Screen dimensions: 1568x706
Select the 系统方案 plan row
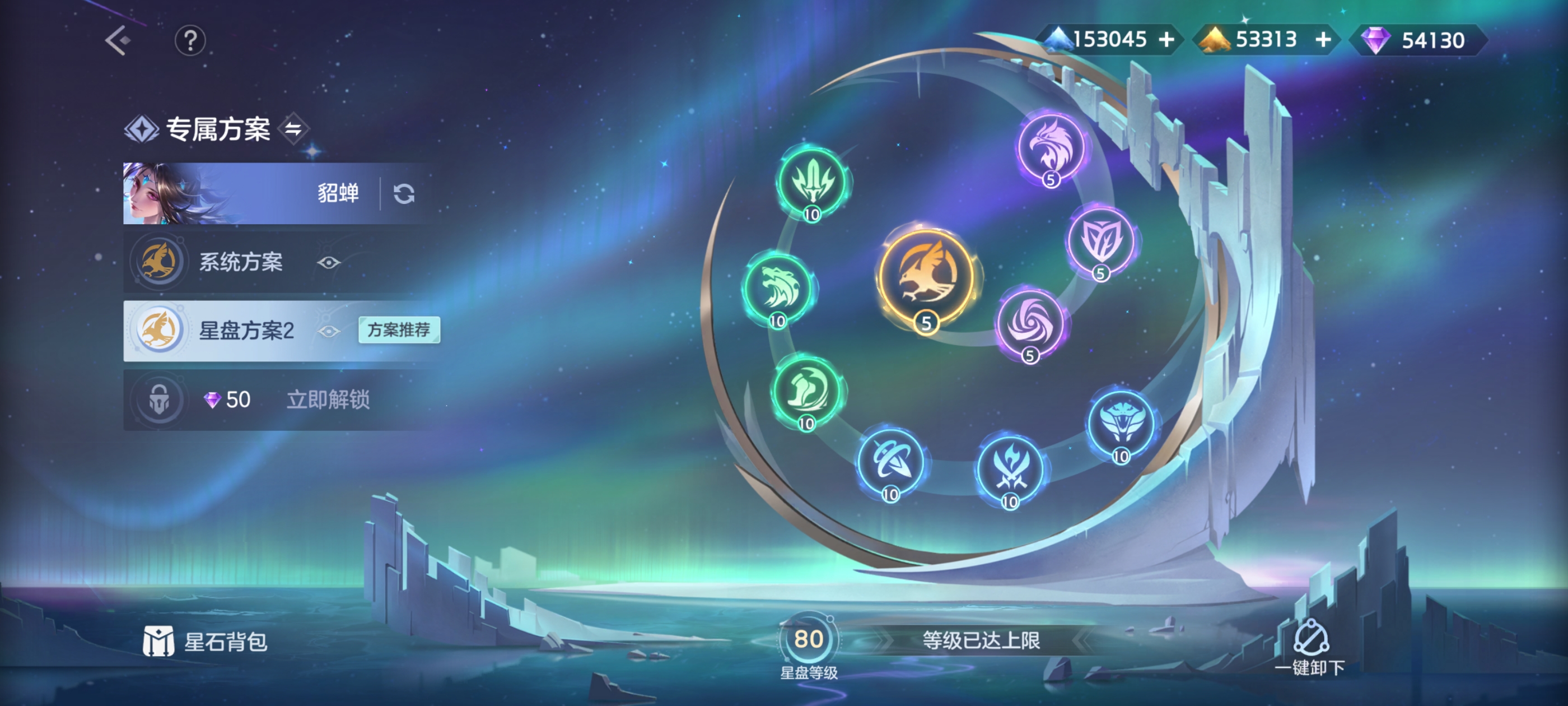(240, 262)
